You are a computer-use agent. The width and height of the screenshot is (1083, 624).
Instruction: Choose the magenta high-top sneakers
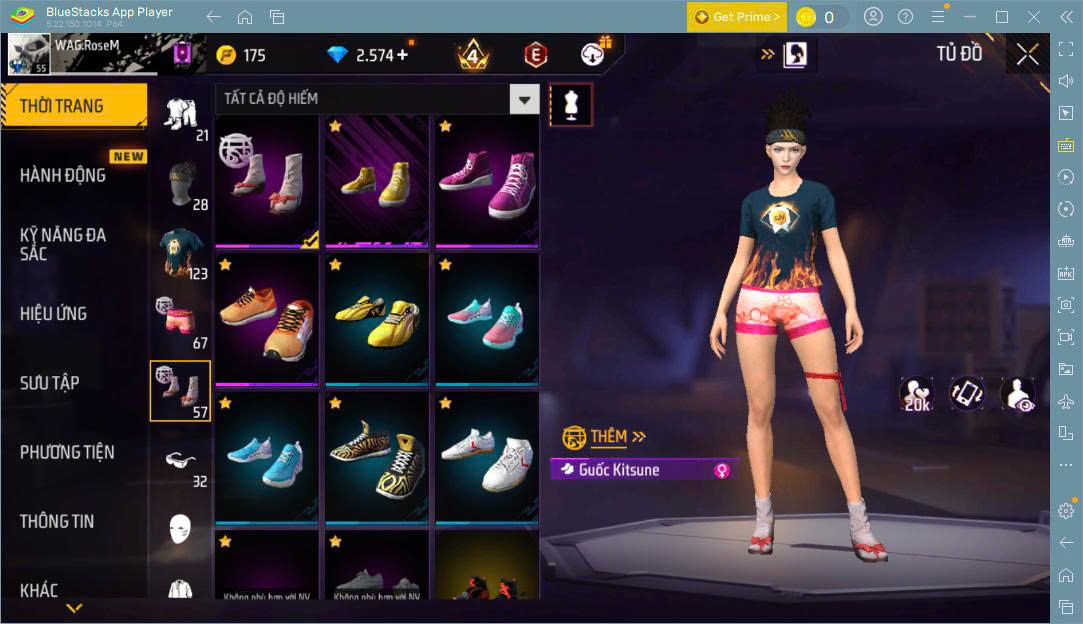tap(487, 180)
